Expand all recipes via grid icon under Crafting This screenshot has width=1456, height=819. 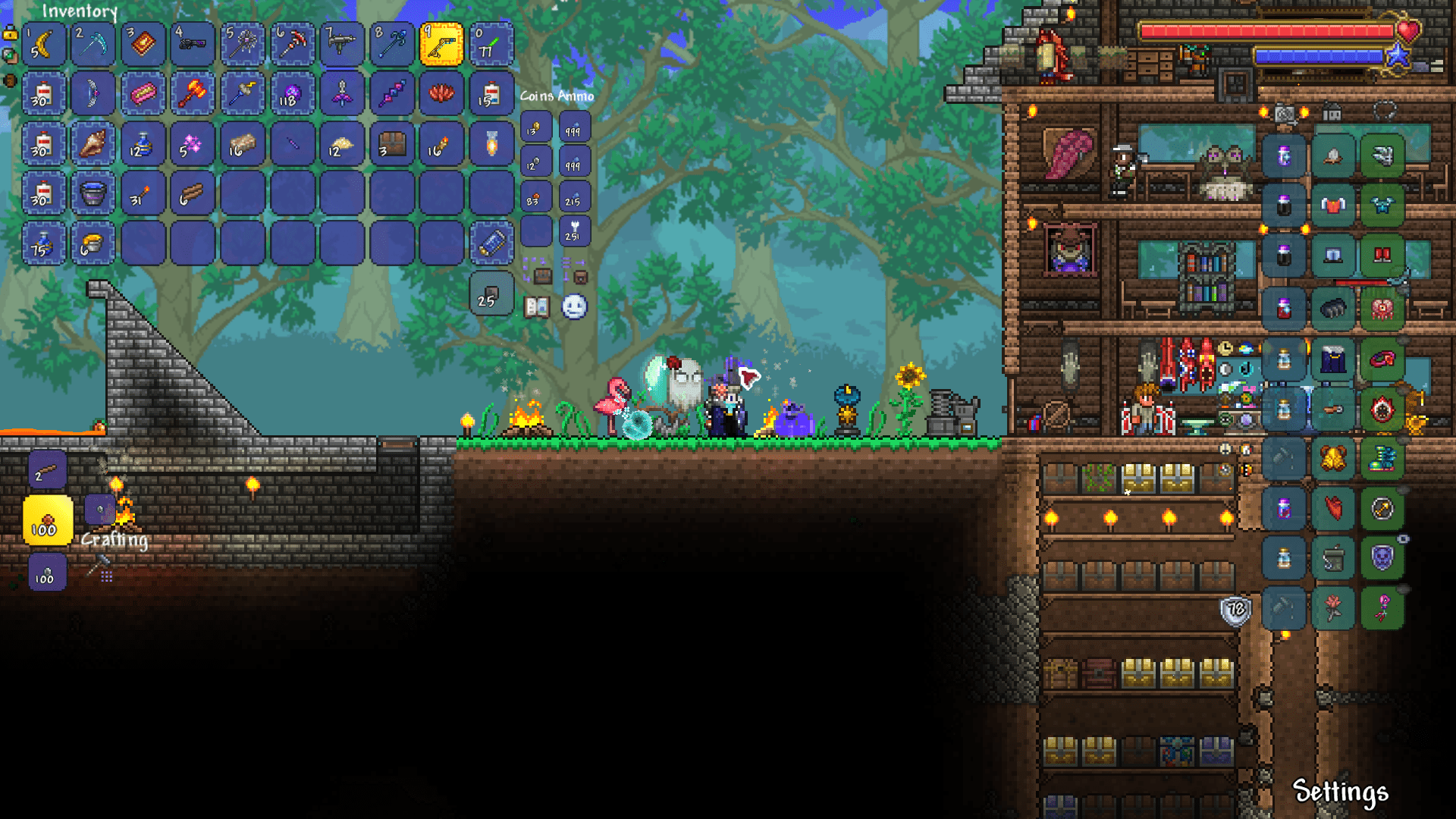pos(107,576)
